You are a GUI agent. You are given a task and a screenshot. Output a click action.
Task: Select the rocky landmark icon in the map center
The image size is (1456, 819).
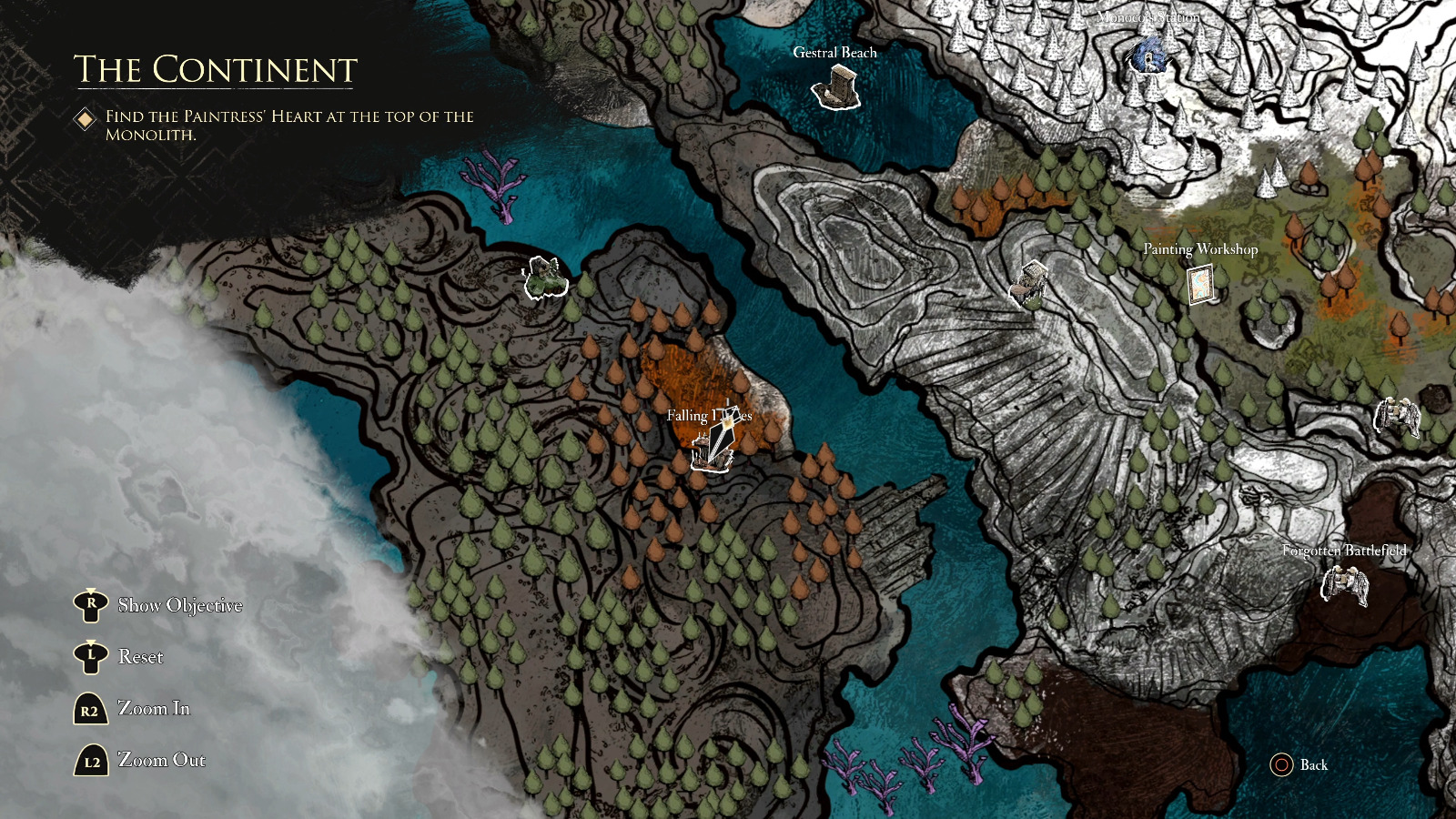click(x=1029, y=282)
